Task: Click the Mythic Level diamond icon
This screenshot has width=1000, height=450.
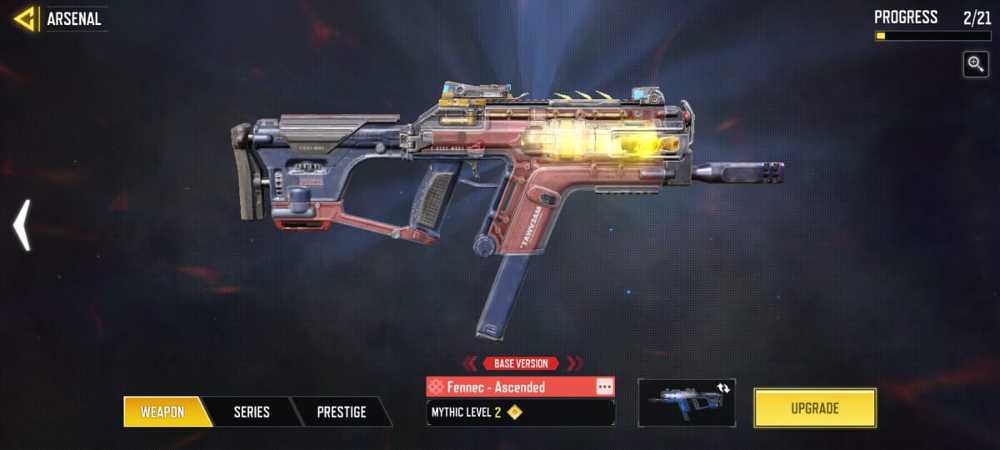Action: click(514, 411)
